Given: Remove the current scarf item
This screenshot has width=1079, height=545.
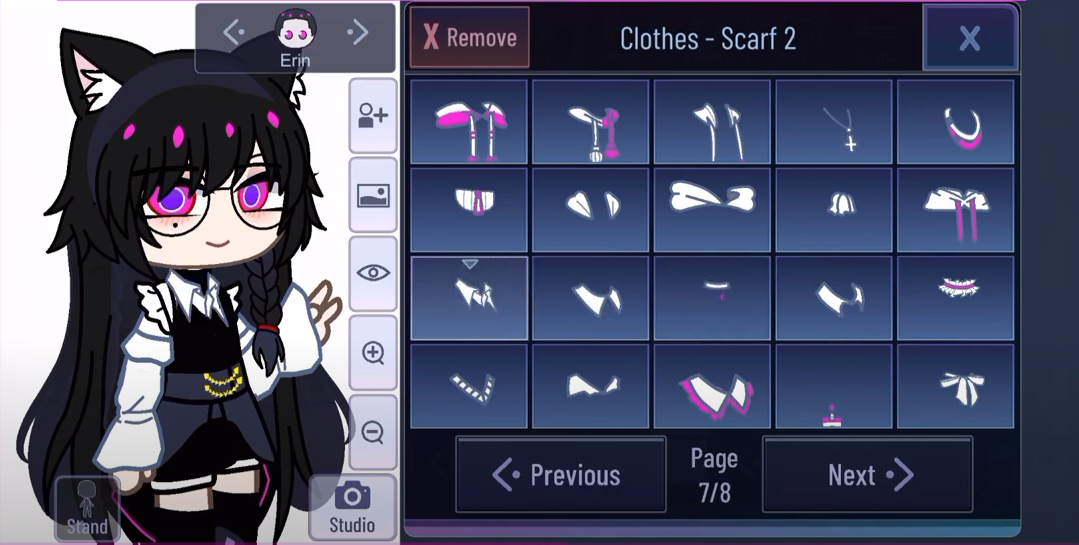Looking at the screenshot, I should point(470,38).
